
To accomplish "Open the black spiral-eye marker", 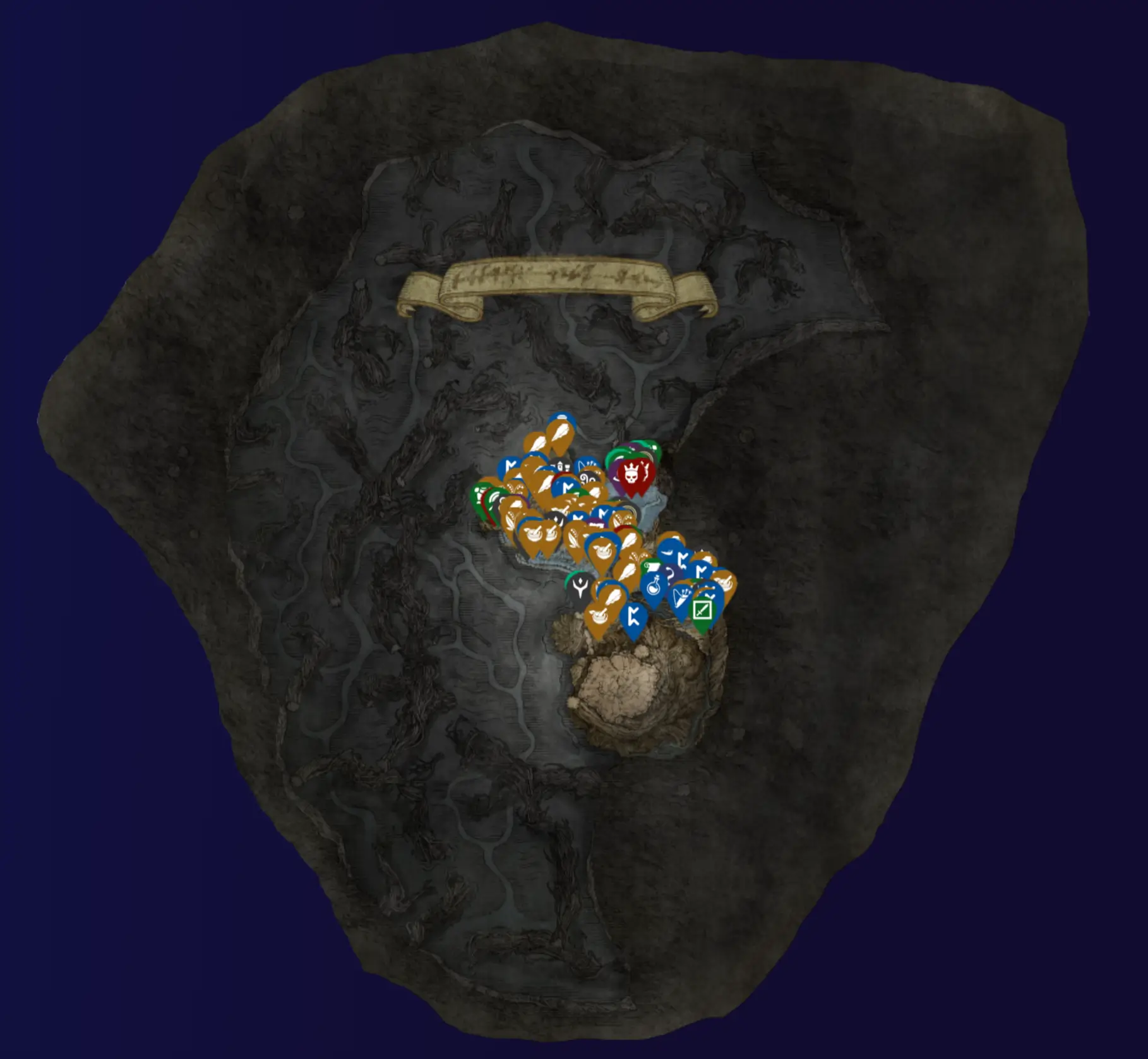I will point(588,478).
